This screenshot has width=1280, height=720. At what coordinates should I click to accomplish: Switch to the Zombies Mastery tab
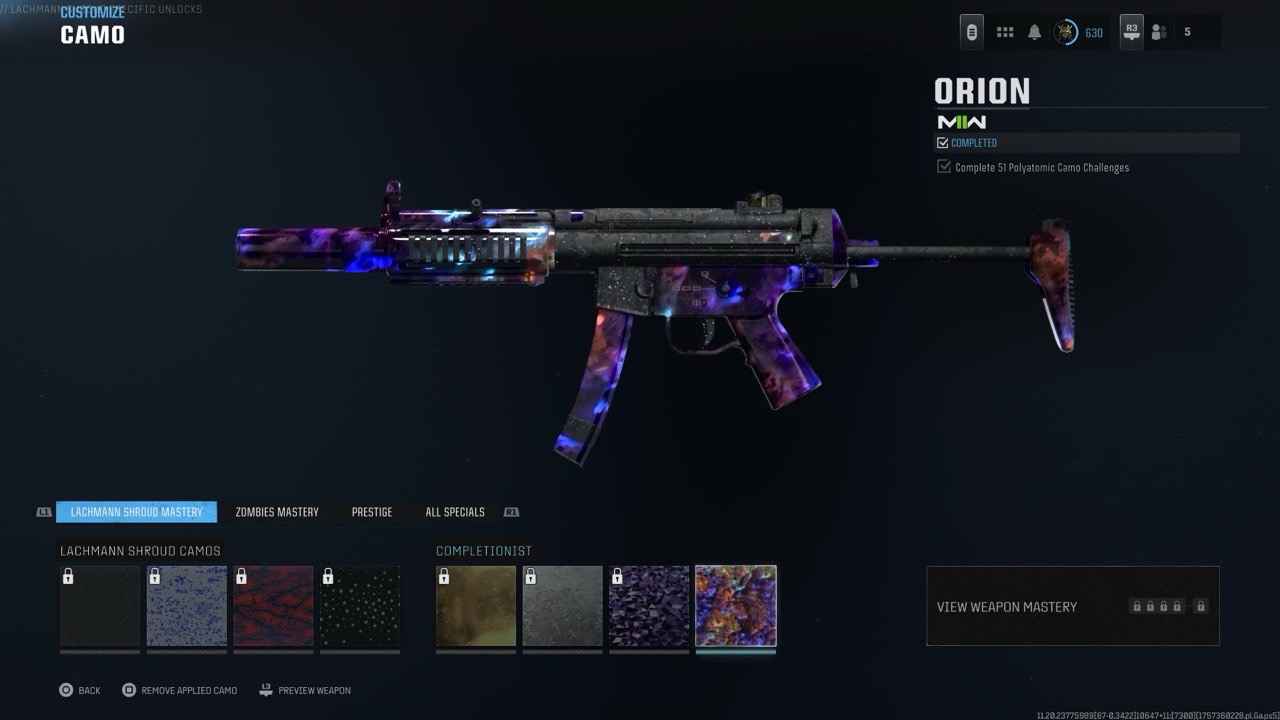277,512
